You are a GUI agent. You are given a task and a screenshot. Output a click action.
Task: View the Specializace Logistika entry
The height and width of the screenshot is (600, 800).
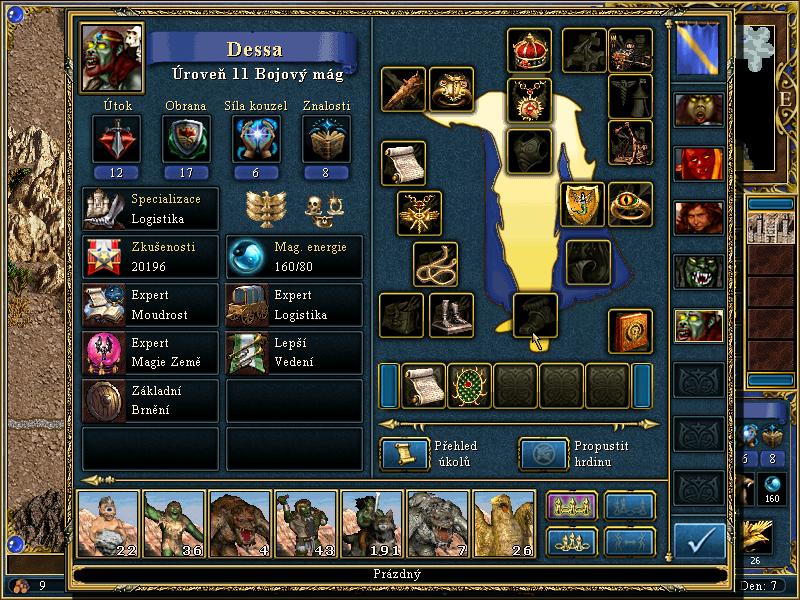(150, 208)
